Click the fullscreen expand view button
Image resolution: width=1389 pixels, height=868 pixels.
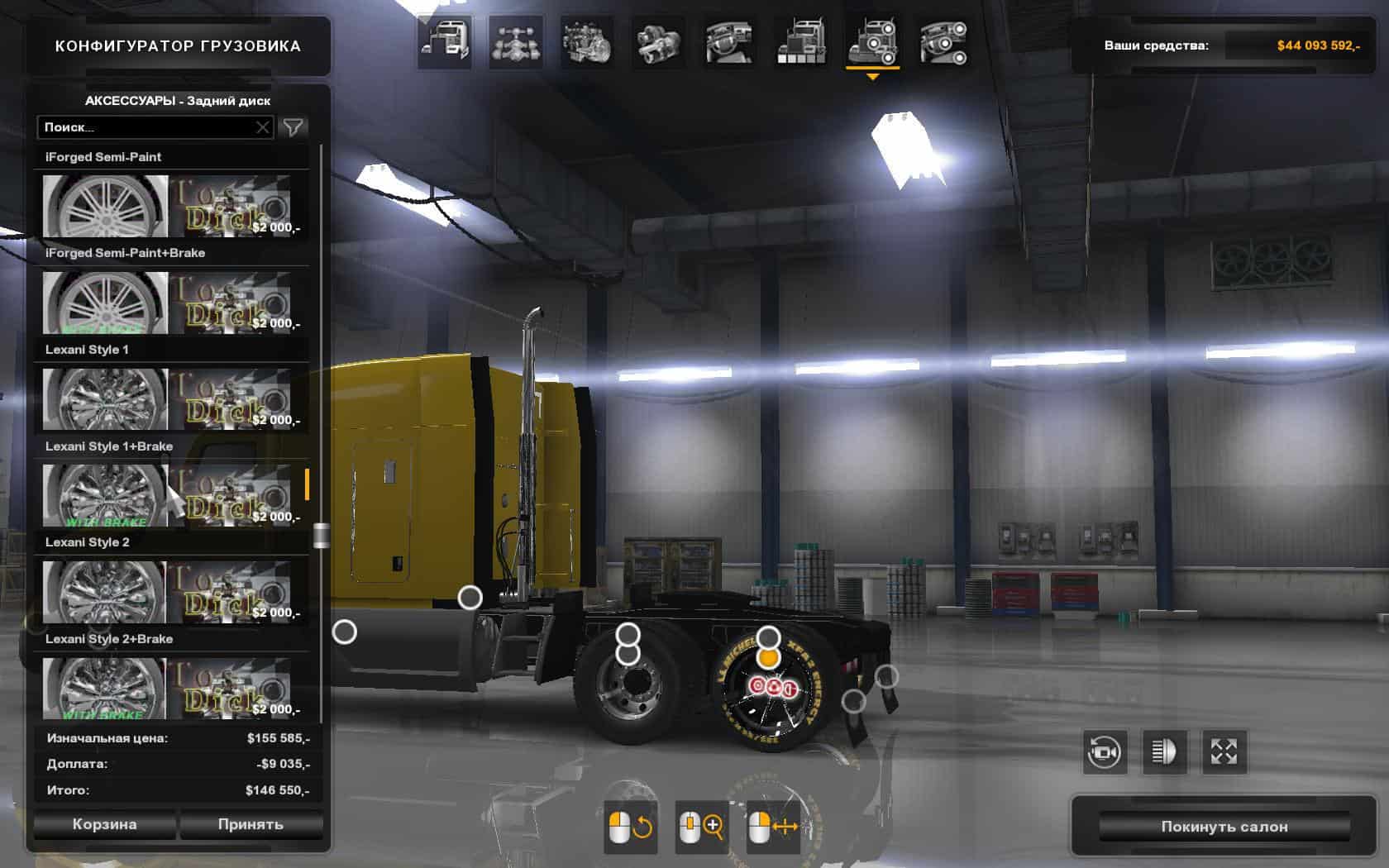click(x=1224, y=751)
